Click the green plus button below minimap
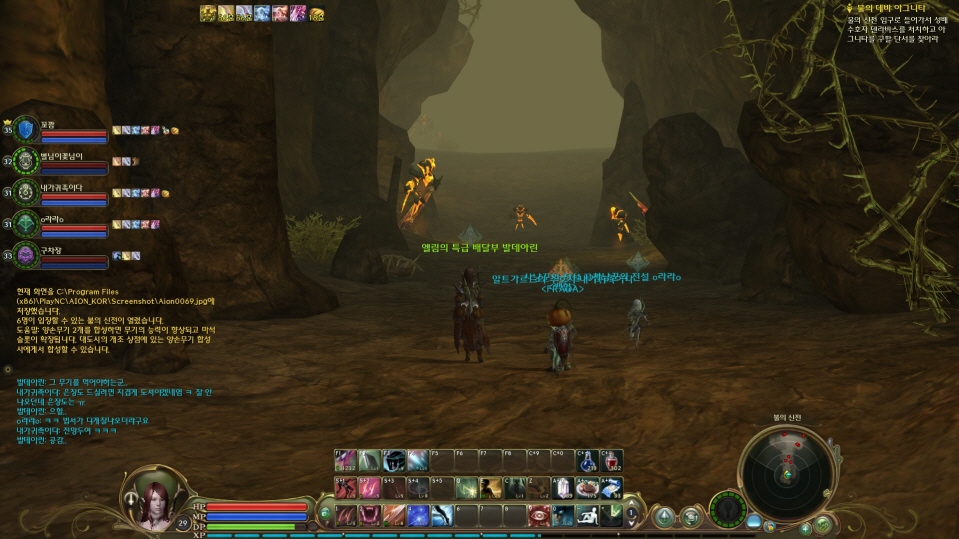This screenshot has width=959, height=539. (822, 523)
